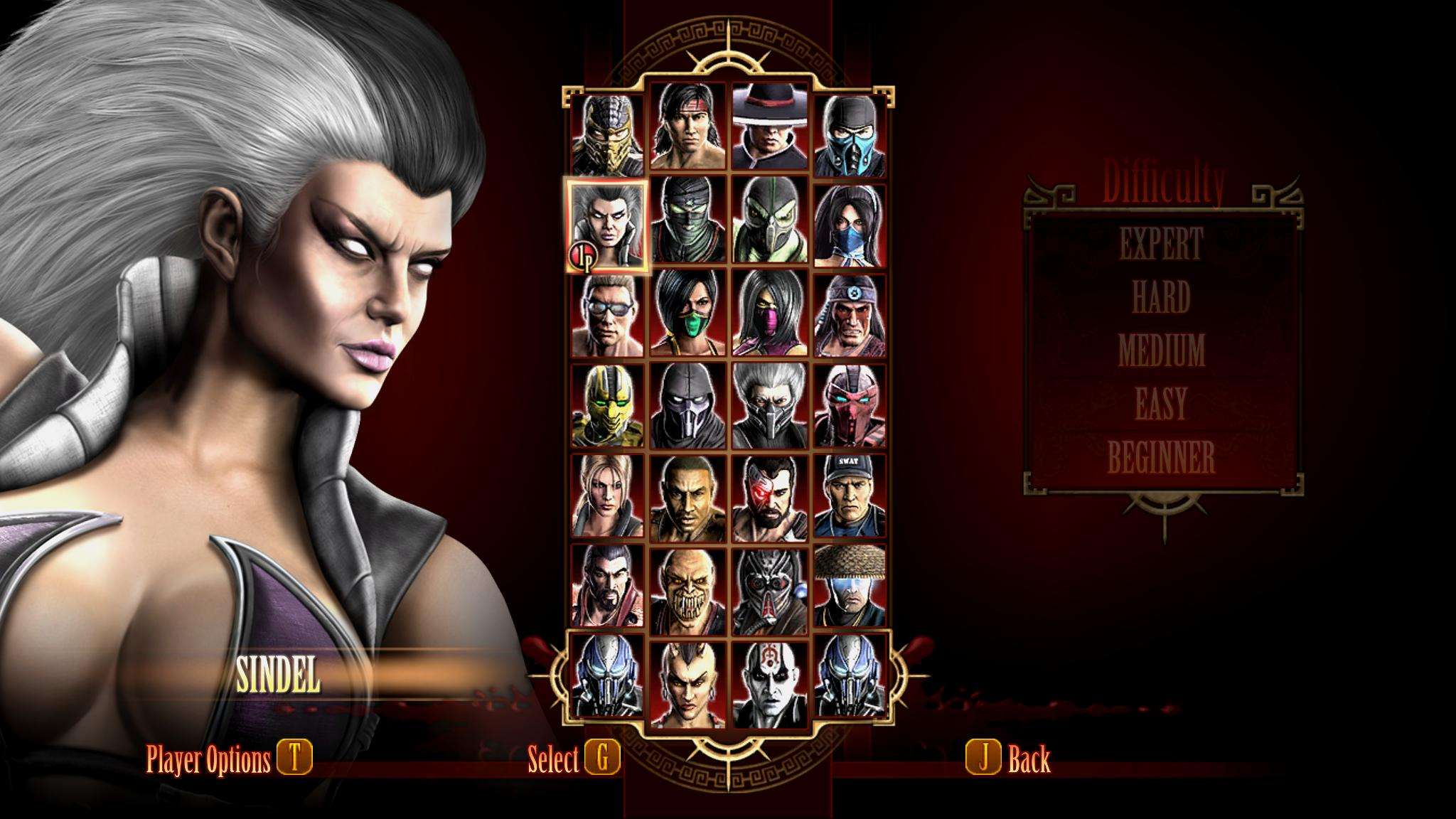Choose the red cyborg Sektor
The height and width of the screenshot is (819, 1456).
(x=850, y=406)
